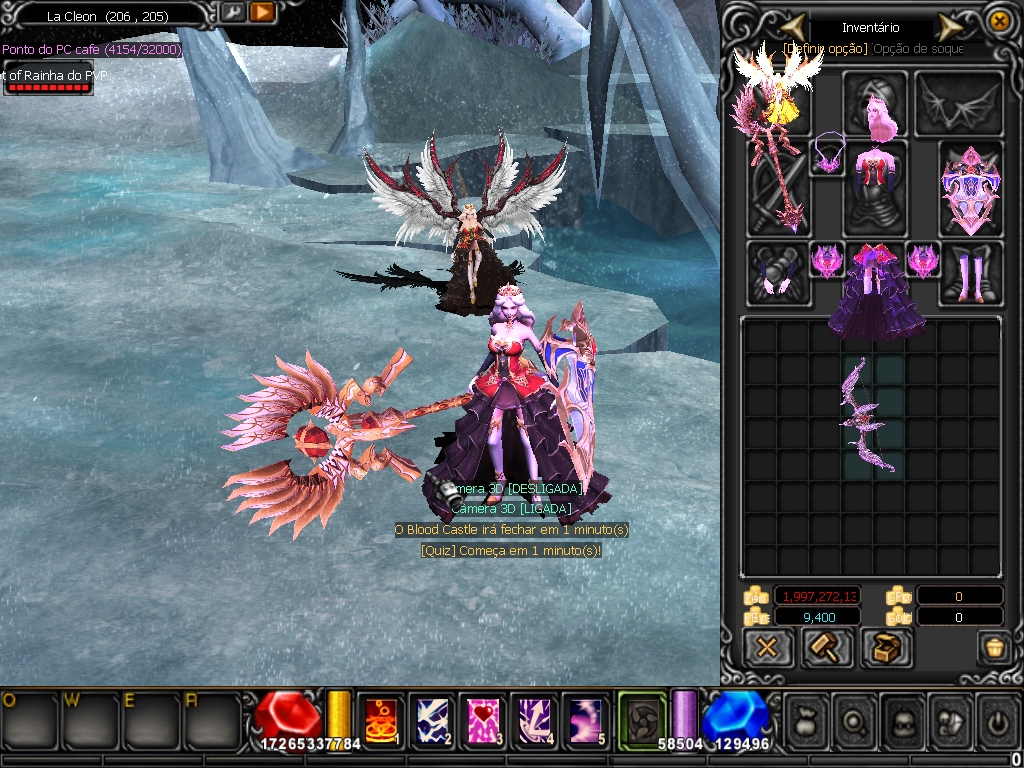Select the equipped pink shield slot
The image size is (1024, 768).
click(971, 189)
